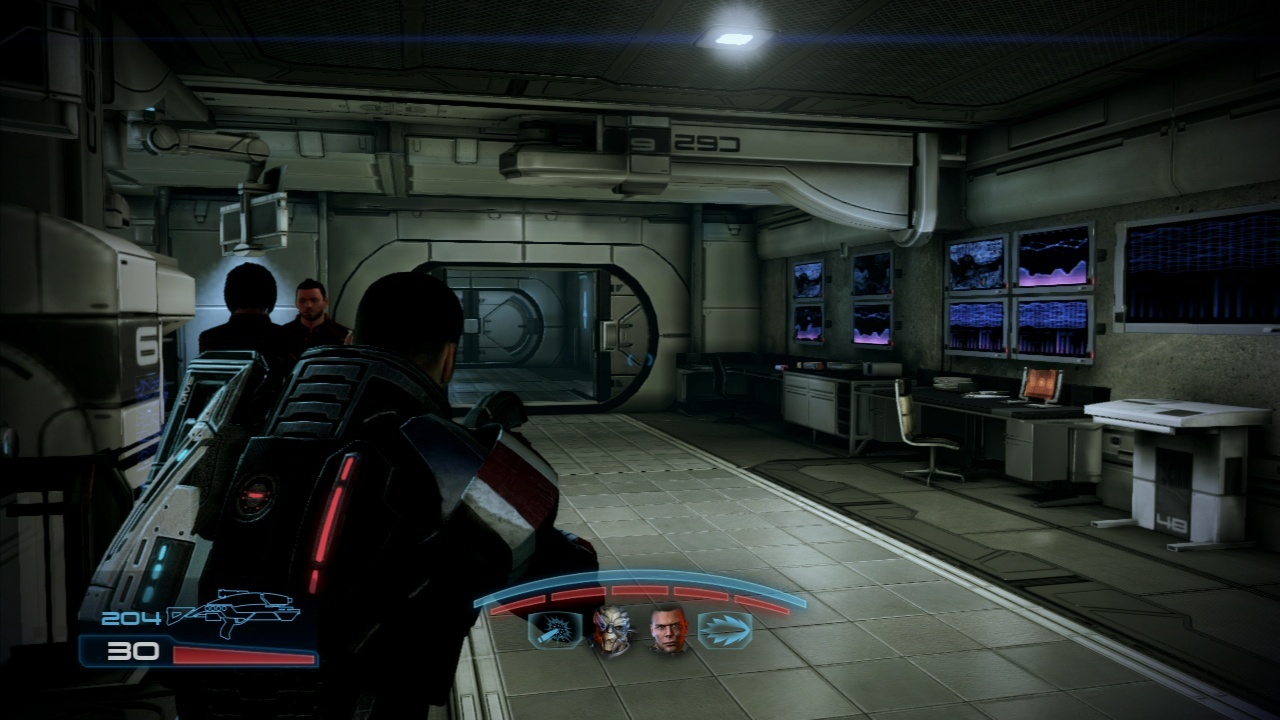Activate the Carnage power icon
The image size is (1280, 720).
[x=724, y=631]
